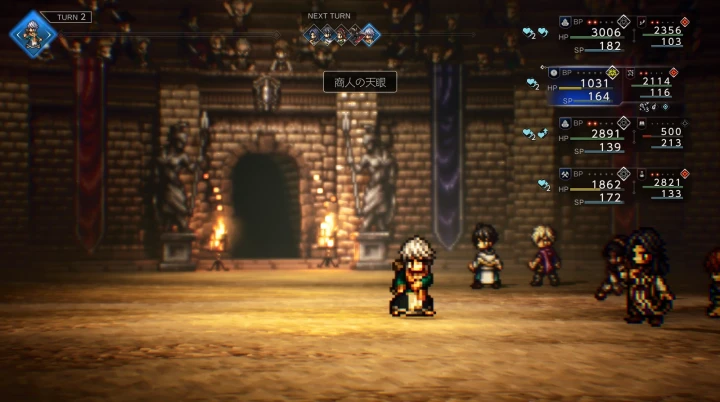Click the last portrait in the Next Turn queue
The height and width of the screenshot is (402, 720).
[369, 36]
